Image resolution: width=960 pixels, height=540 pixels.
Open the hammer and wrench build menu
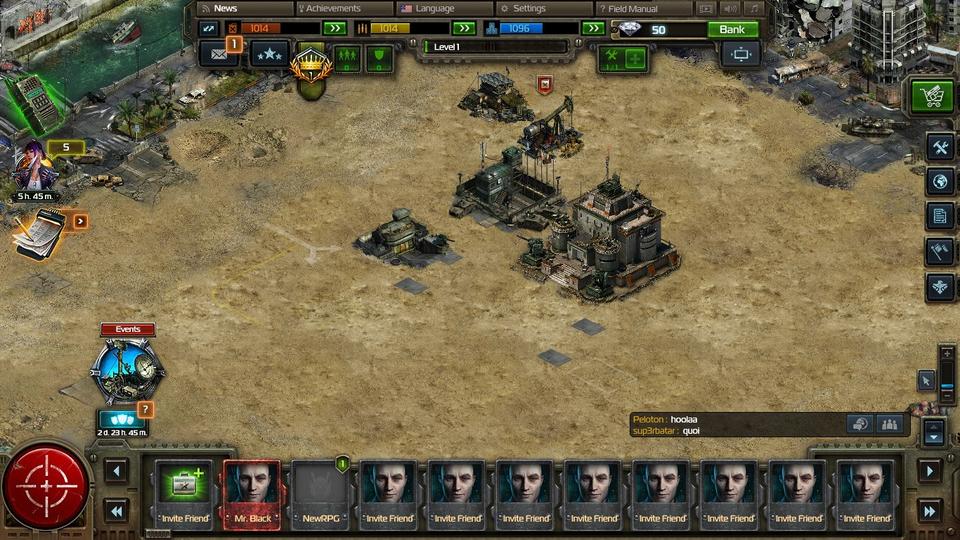(x=939, y=147)
